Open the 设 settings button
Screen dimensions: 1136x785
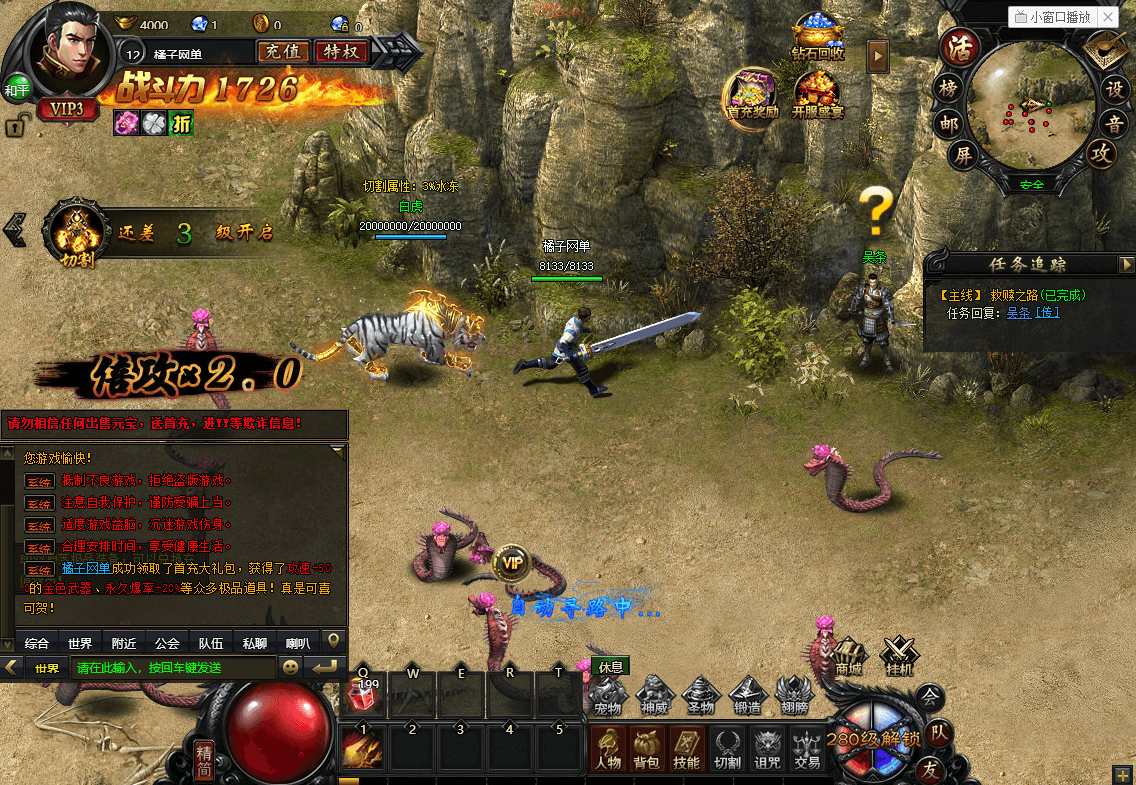point(1114,88)
